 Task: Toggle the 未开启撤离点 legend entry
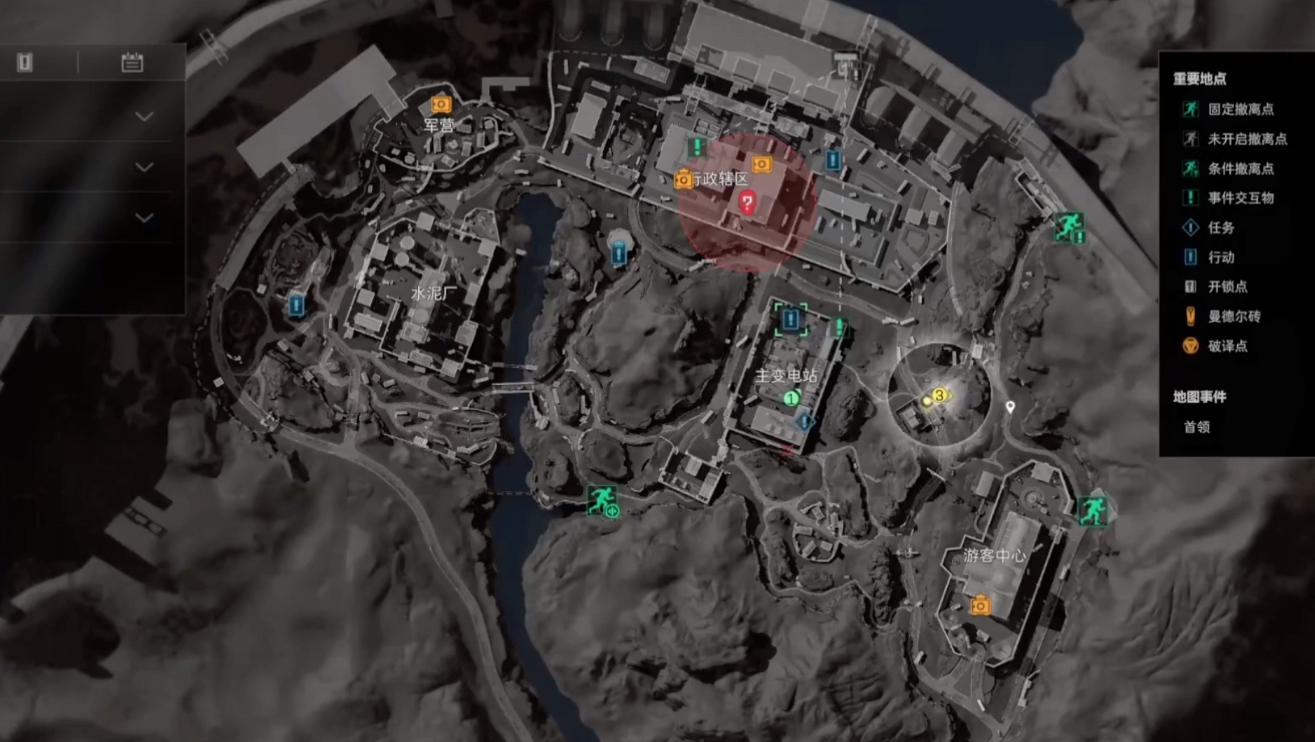pyautogui.click(x=1239, y=139)
